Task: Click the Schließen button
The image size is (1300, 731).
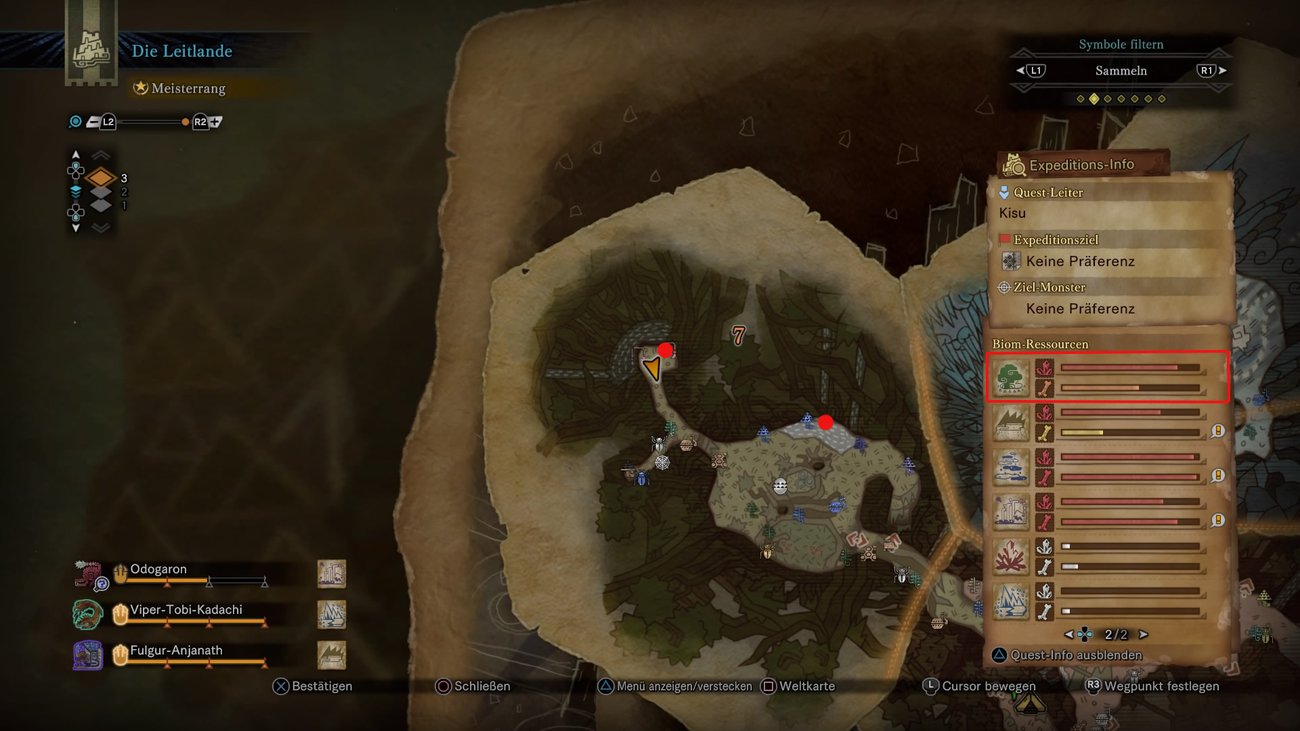Action: click(x=475, y=686)
